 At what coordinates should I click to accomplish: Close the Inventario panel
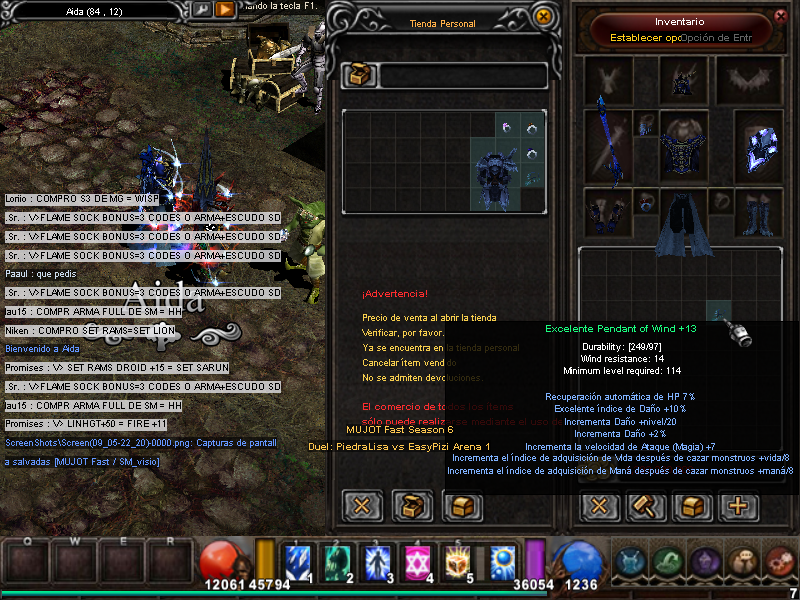(781, 16)
